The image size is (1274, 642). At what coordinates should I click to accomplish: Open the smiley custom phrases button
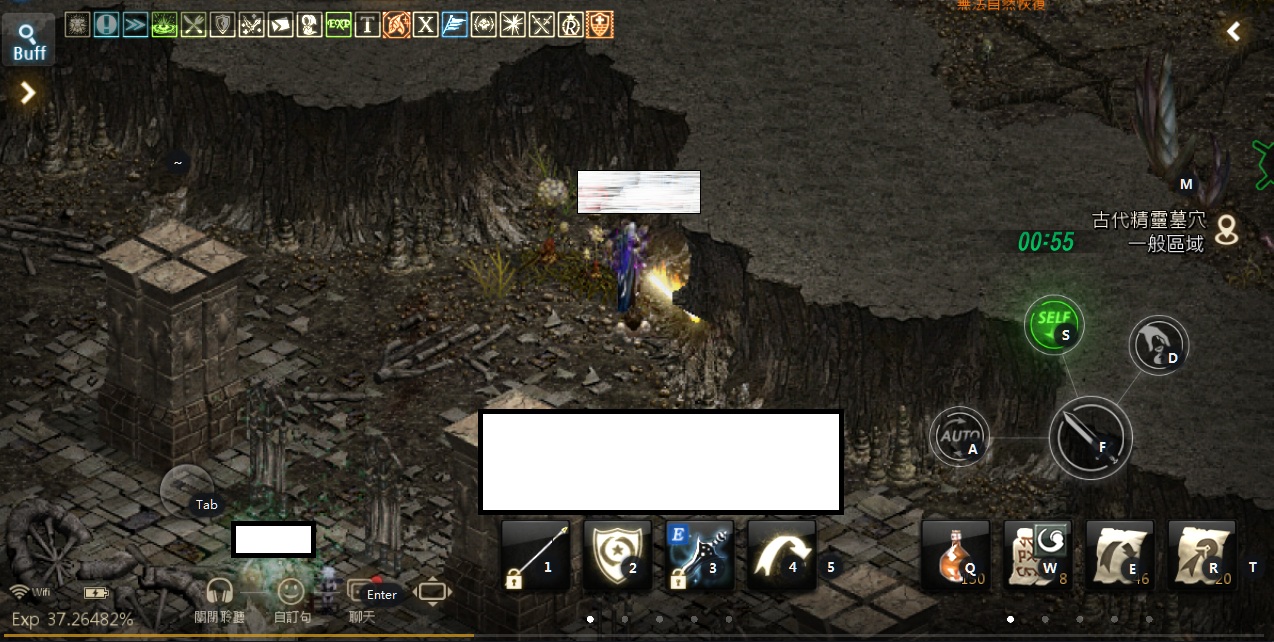[x=291, y=592]
